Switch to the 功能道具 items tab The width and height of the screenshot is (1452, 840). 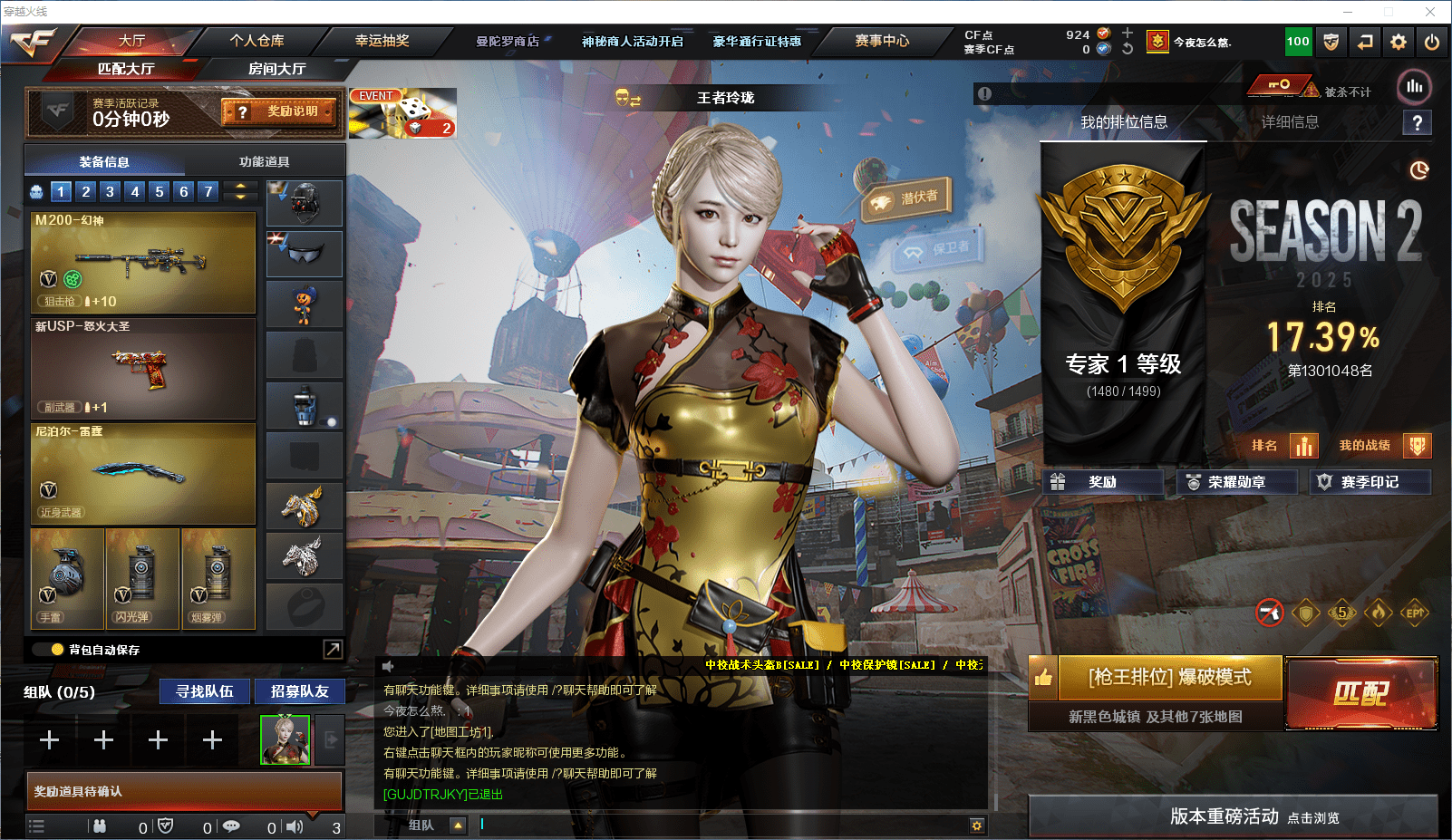[264, 161]
